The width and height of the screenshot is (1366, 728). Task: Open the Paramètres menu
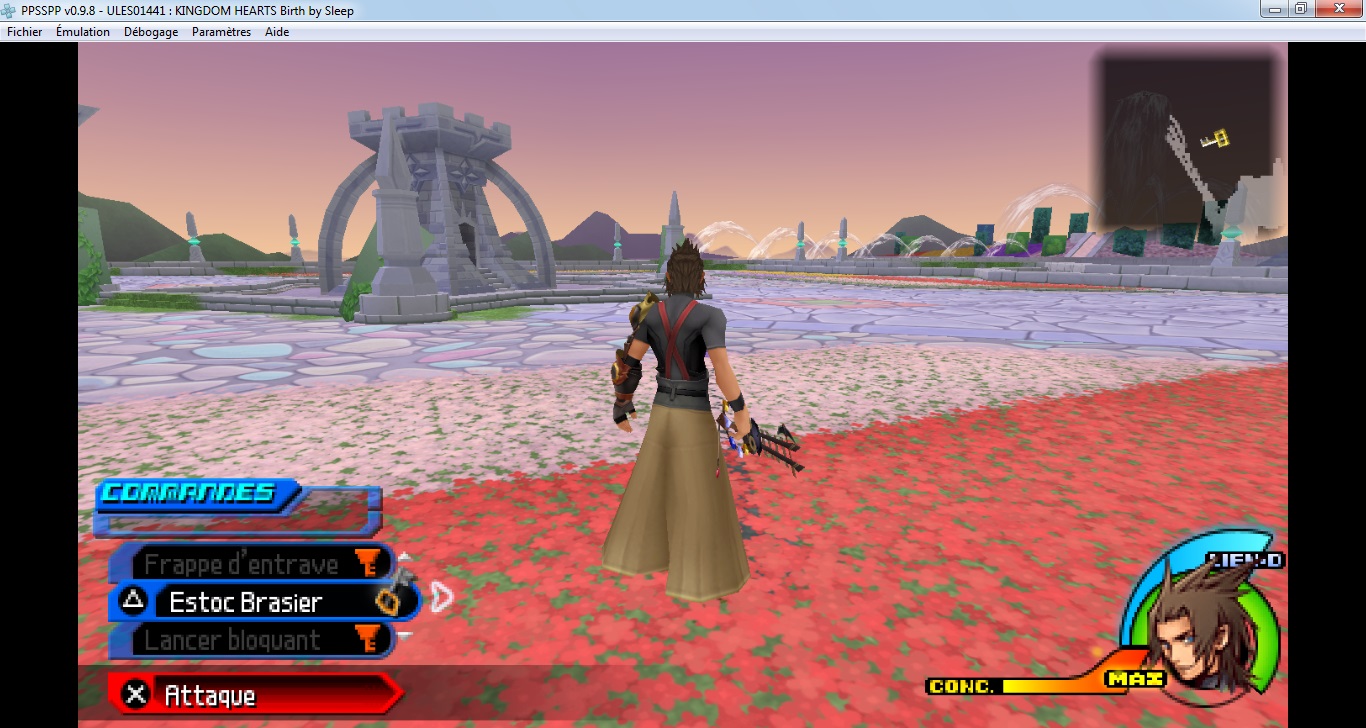(x=222, y=32)
